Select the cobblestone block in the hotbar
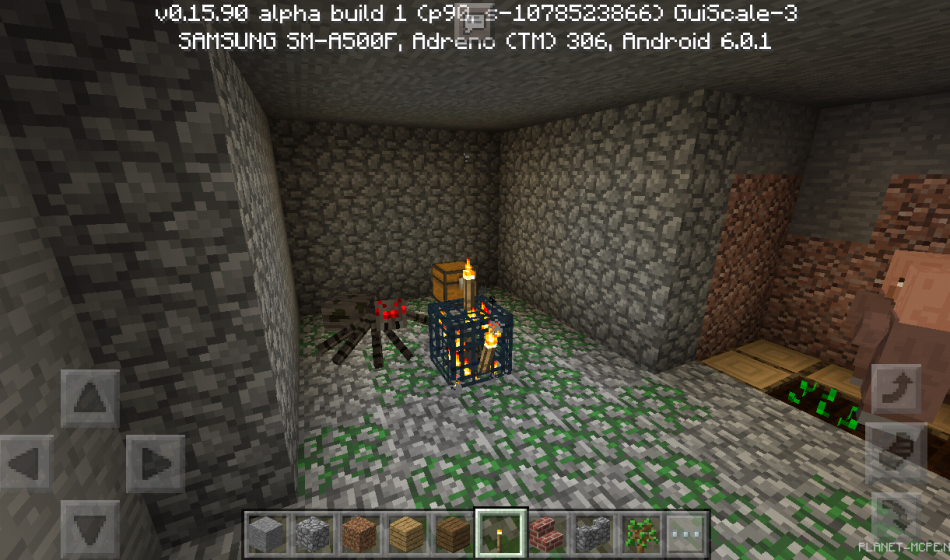Image resolution: width=950 pixels, height=560 pixels. [313, 532]
